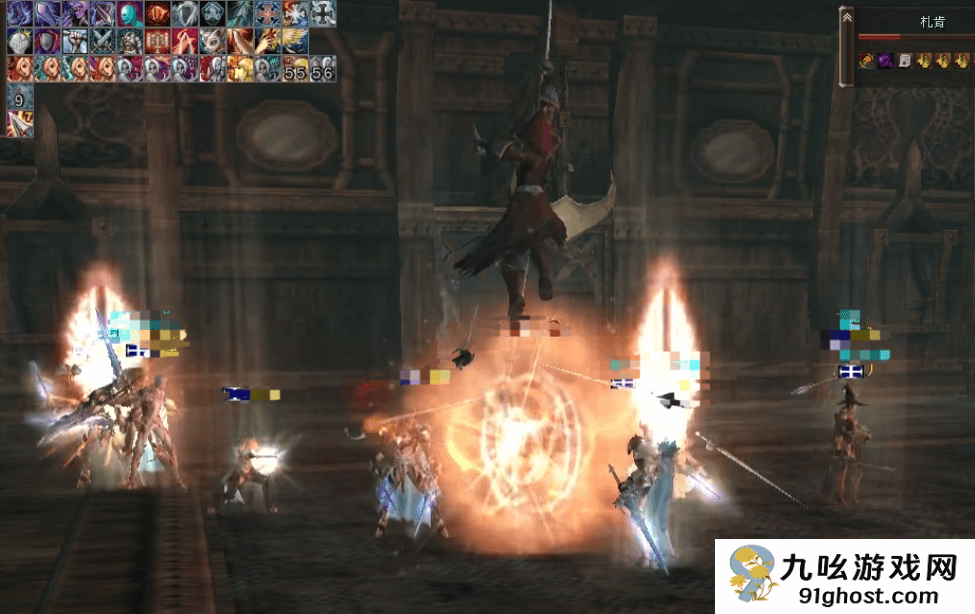Screen dimensions: 975x614
Task: Select the red temple pillars buff icon
Action: click(x=157, y=41)
